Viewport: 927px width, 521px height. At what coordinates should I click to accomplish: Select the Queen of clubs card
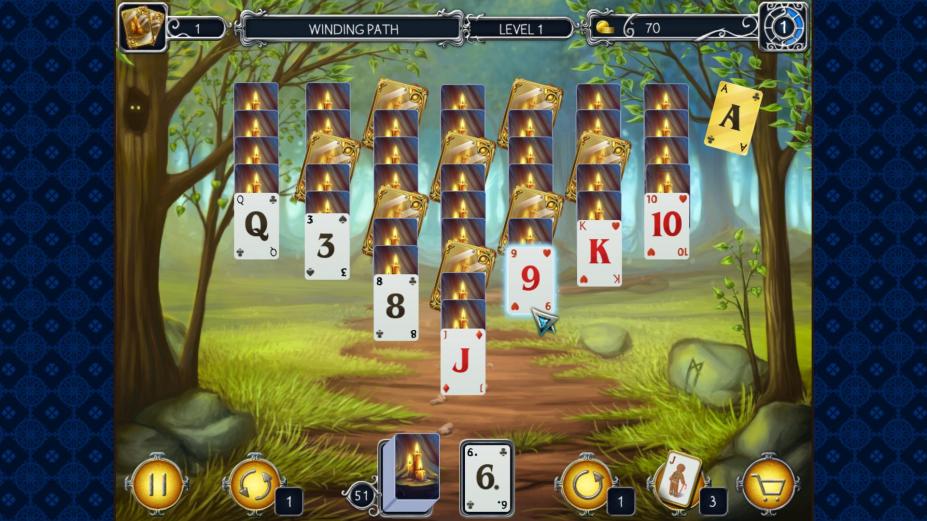click(256, 227)
